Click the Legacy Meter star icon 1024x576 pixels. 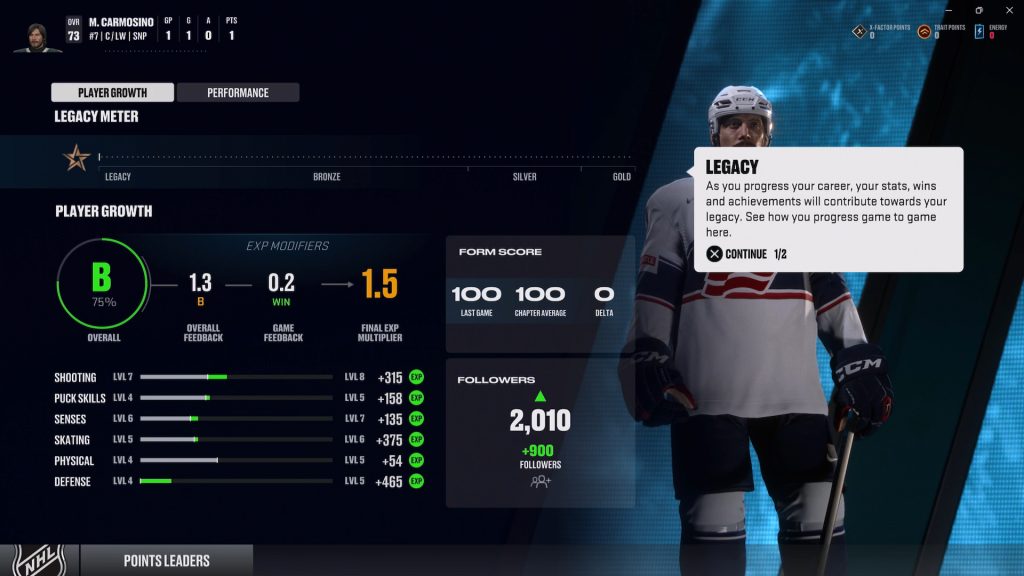tap(77, 157)
